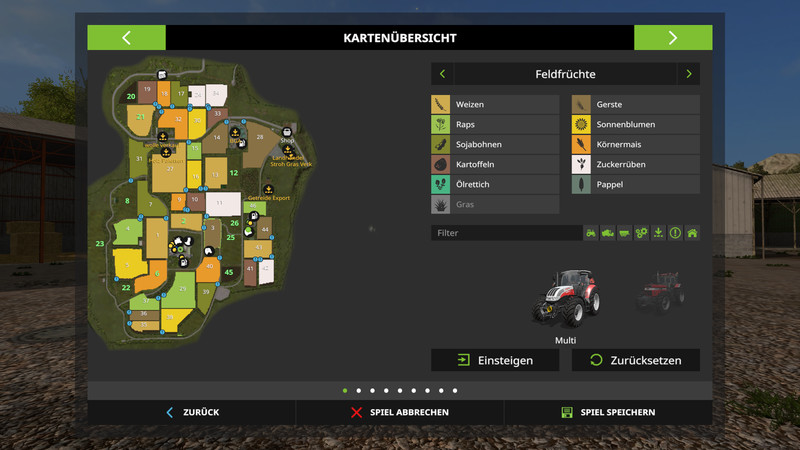
Task: Toggle the Sojabohnen legend entry
Action: coord(495,145)
